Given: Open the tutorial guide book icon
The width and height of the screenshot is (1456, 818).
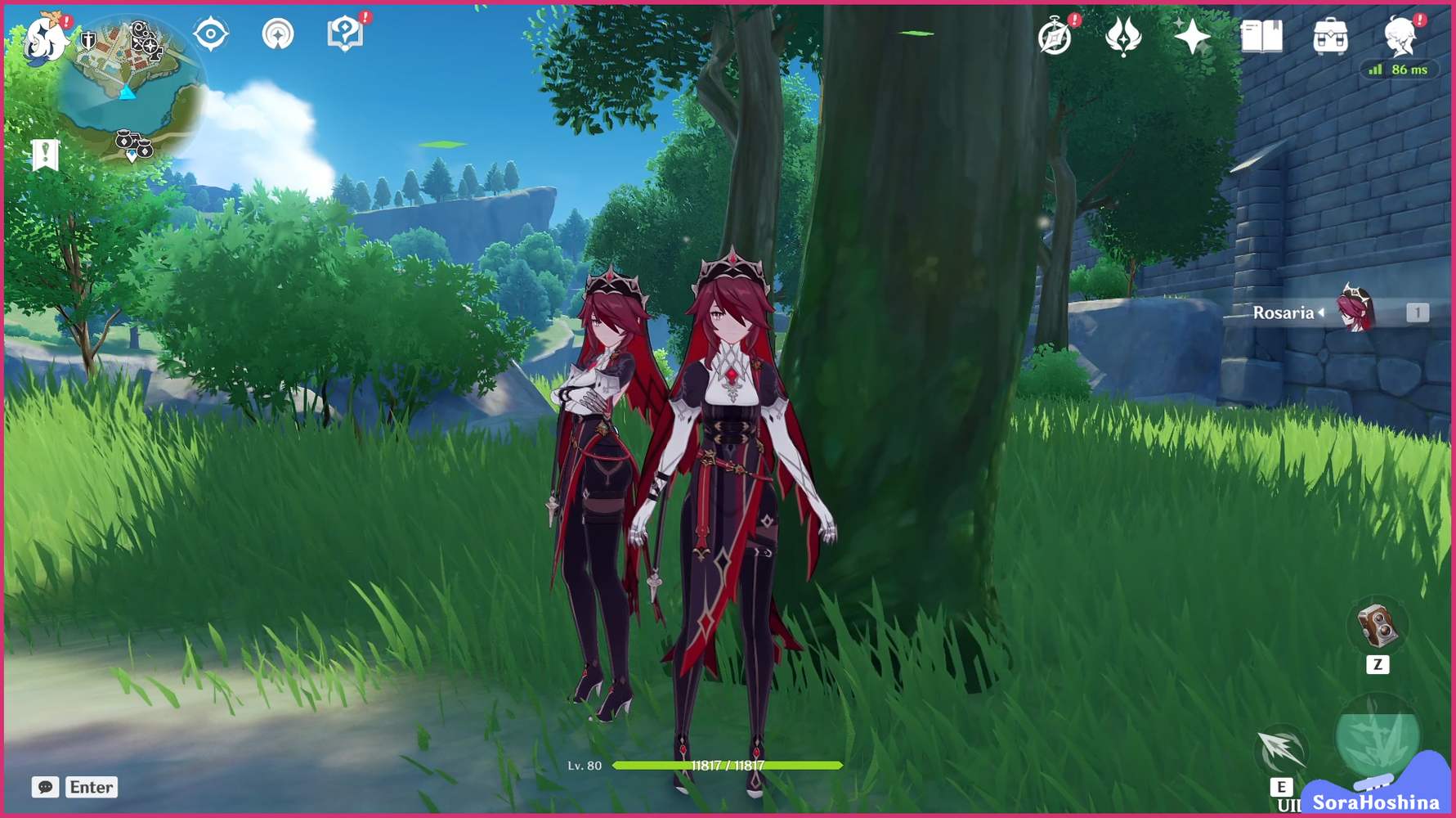Looking at the screenshot, I should coord(347,33).
